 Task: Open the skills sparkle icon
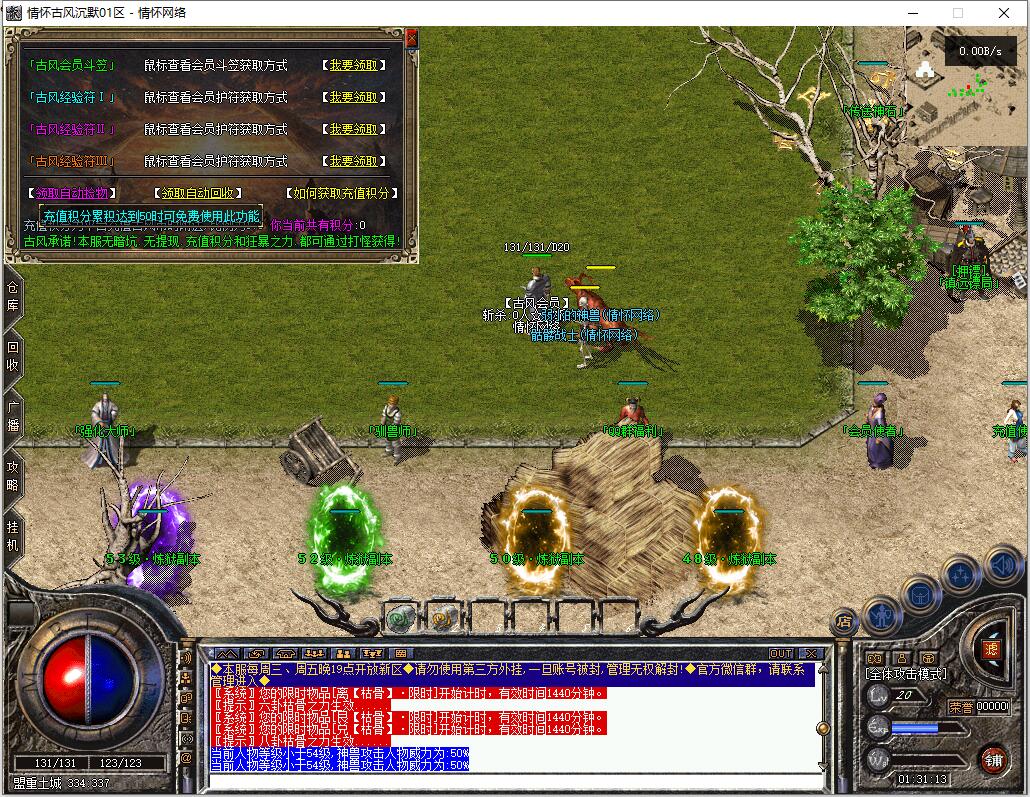tap(961, 575)
